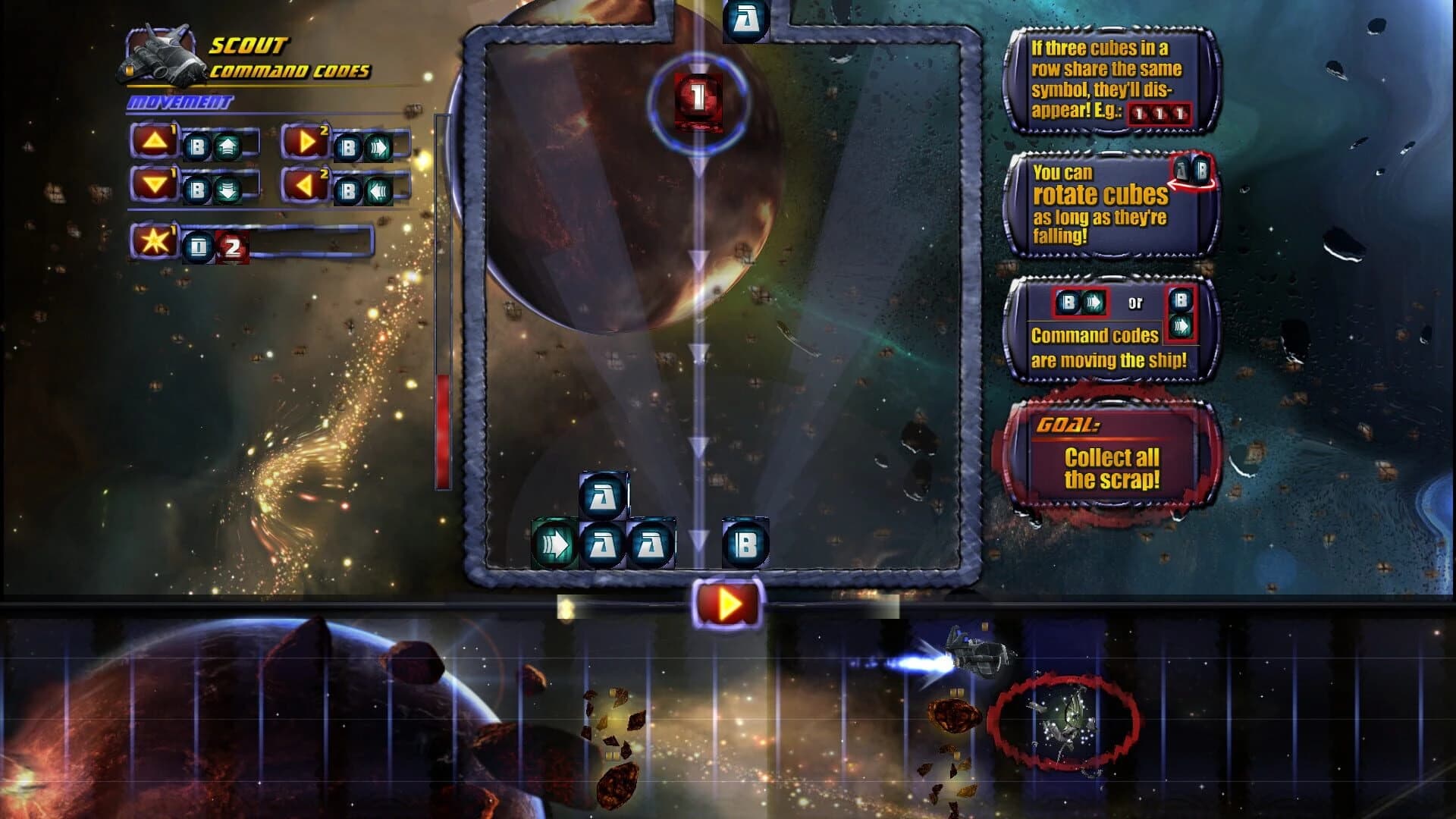Click the Scout ship thumbnail portrait
The image size is (1456, 819).
161,57
